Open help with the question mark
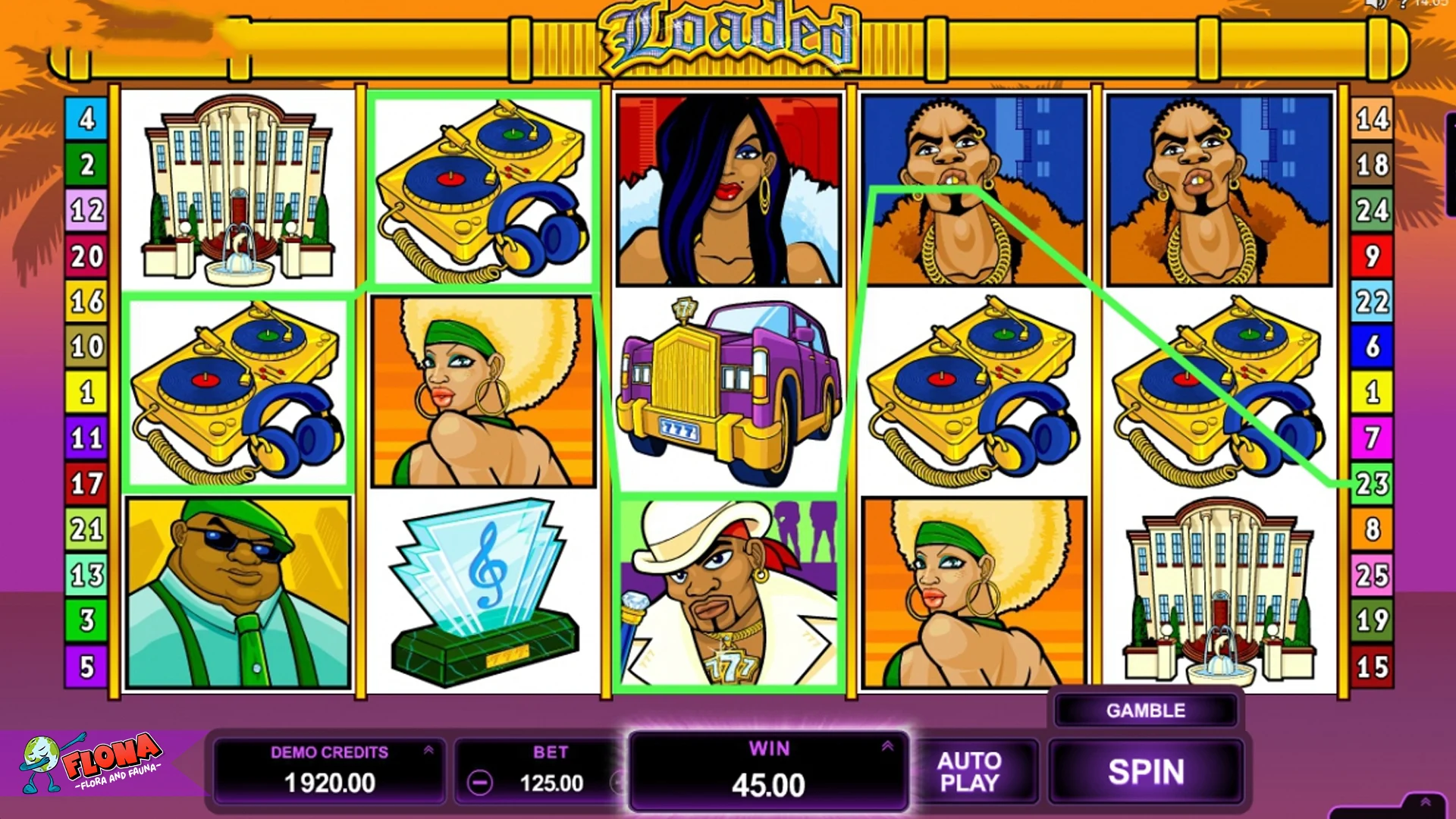Screen dimensions: 1456x819 [1403, 4]
